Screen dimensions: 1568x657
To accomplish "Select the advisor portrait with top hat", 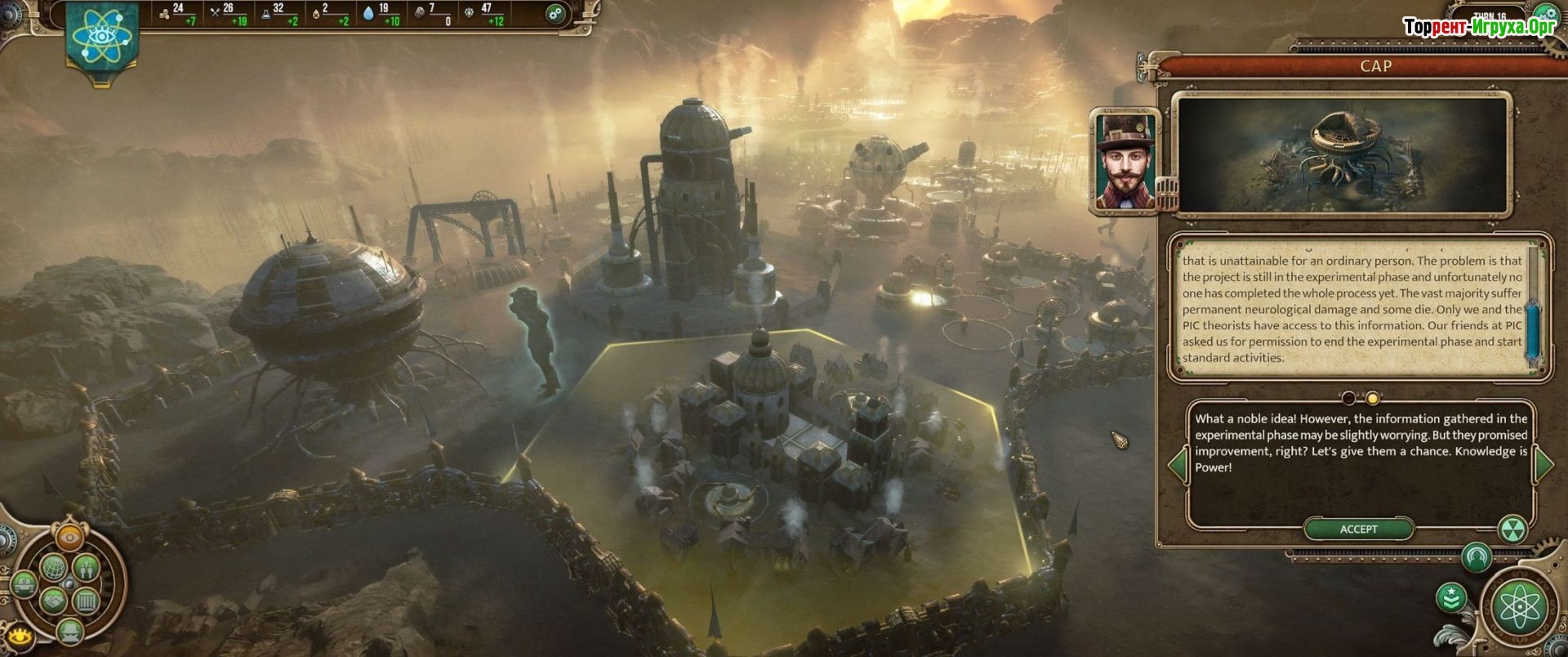I will coord(1124,162).
